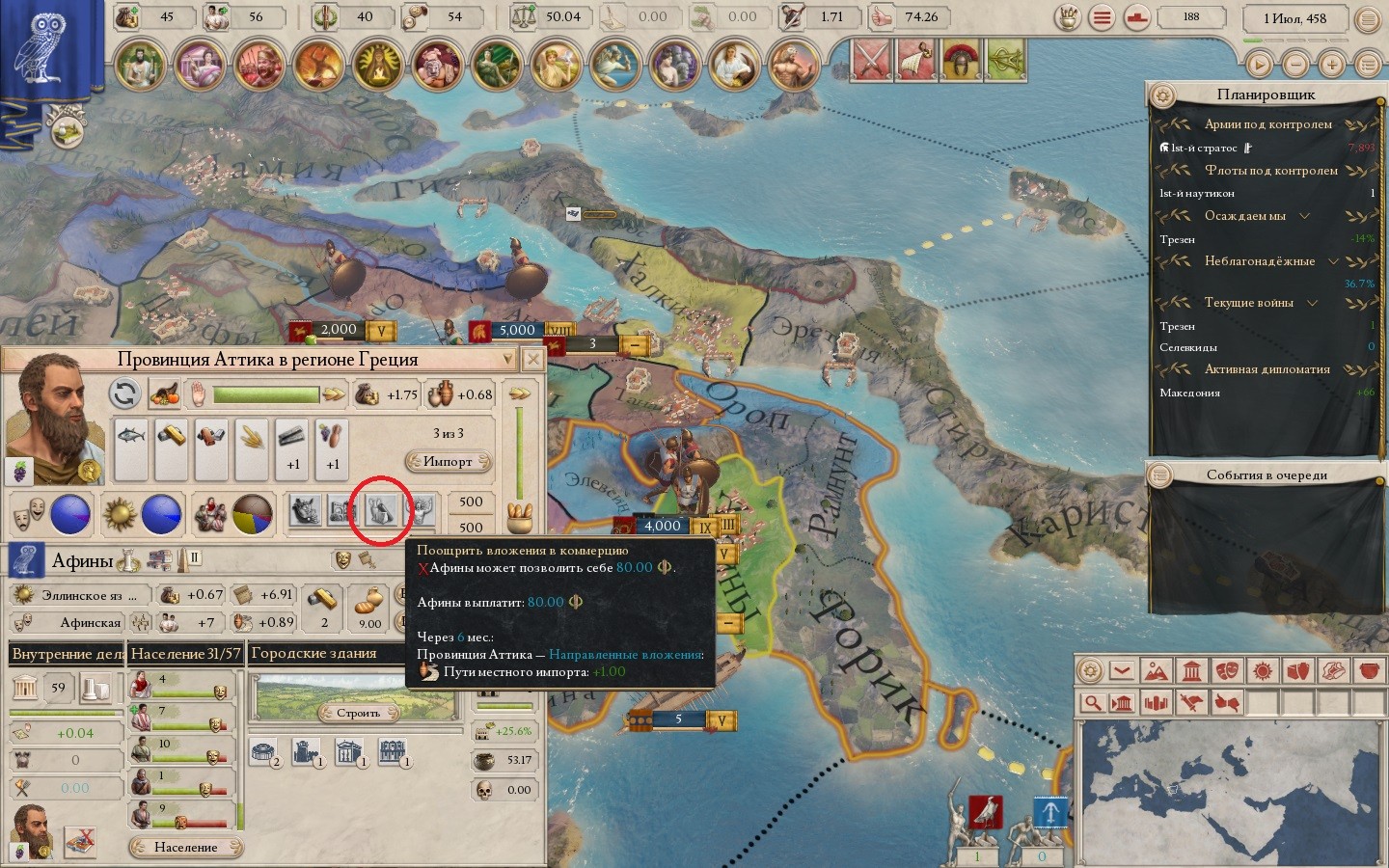Open the Планировщик settings gear
The width and height of the screenshot is (1389, 868).
[1162, 95]
